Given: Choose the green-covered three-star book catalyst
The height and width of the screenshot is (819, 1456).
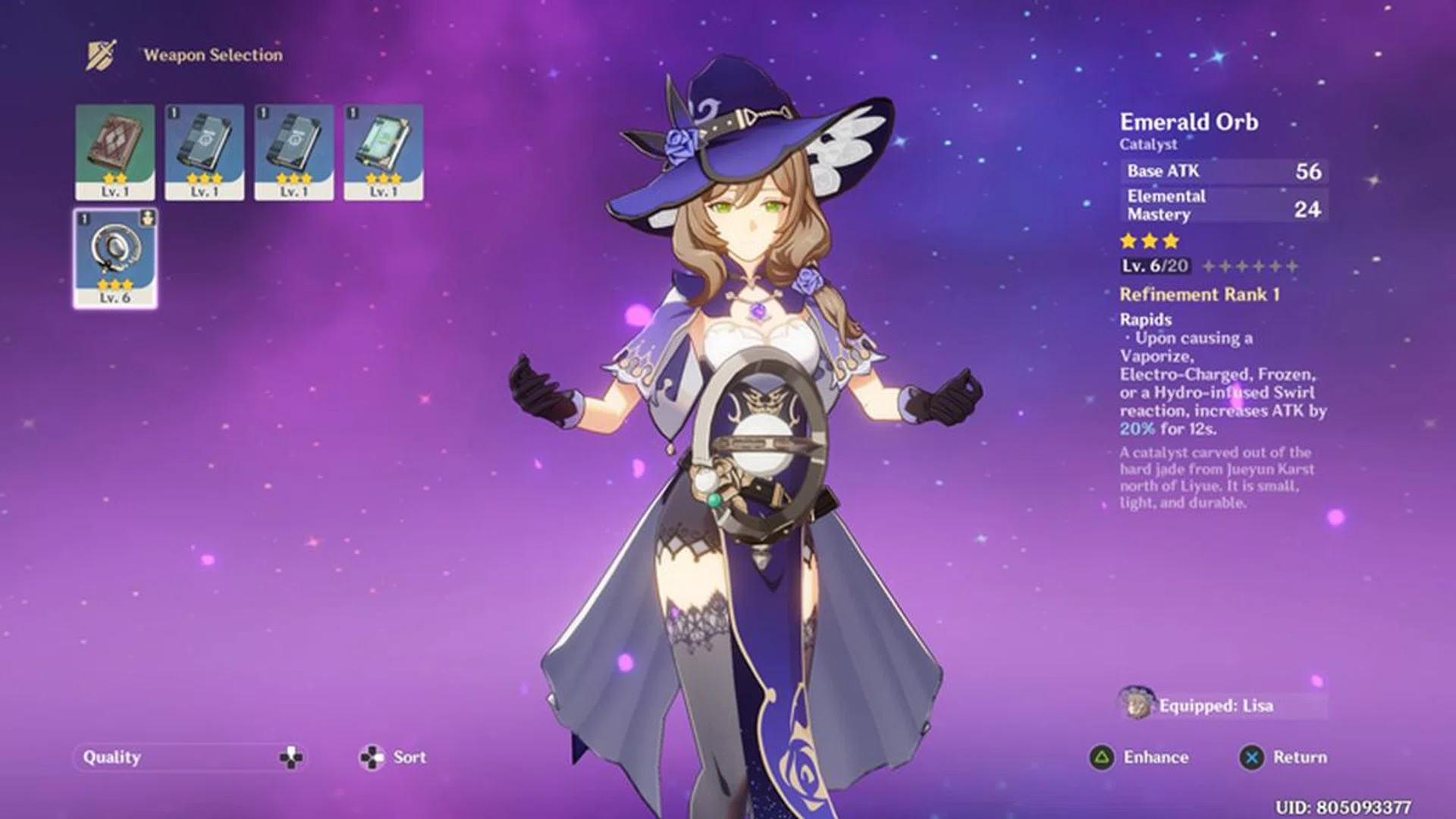Looking at the screenshot, I should 384,152.
